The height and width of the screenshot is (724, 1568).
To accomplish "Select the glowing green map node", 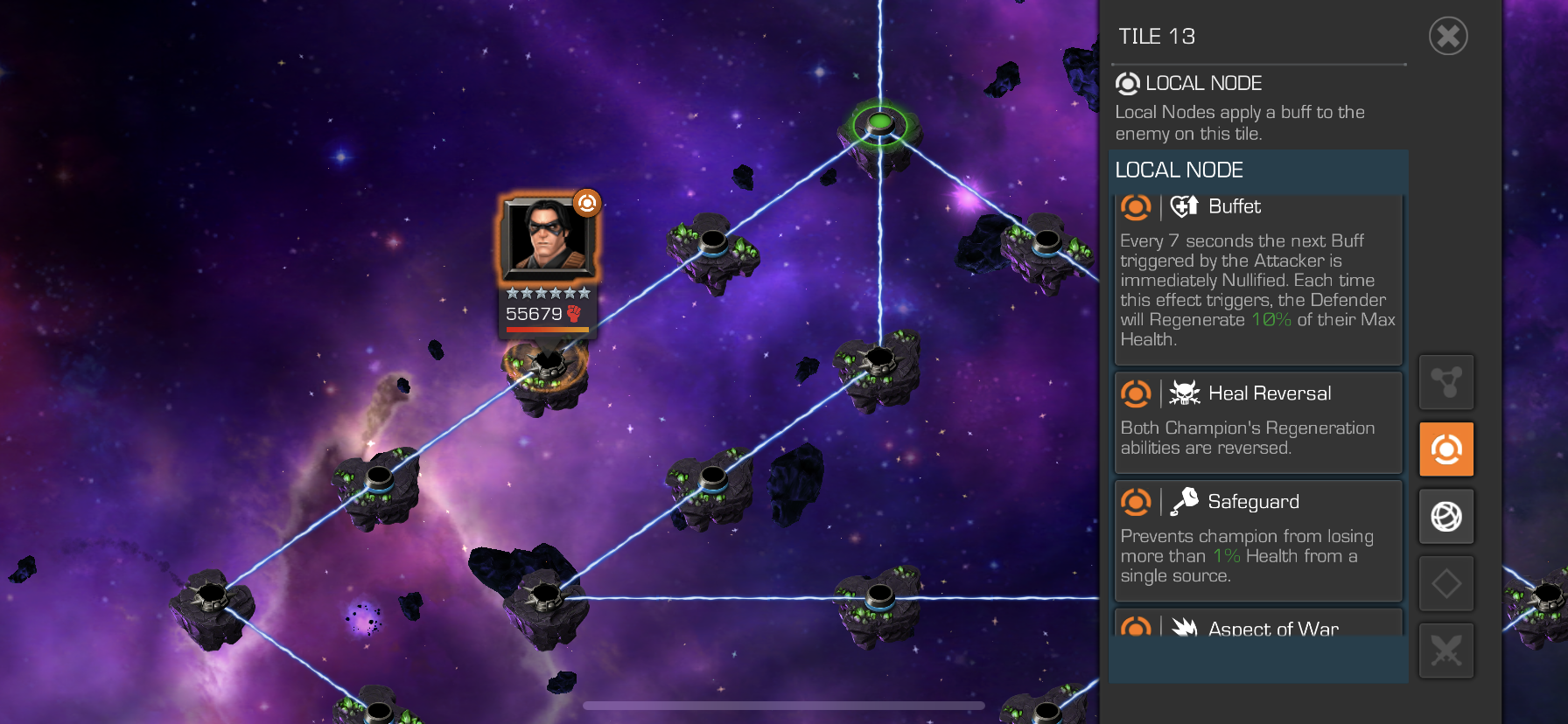I will 879,124.
